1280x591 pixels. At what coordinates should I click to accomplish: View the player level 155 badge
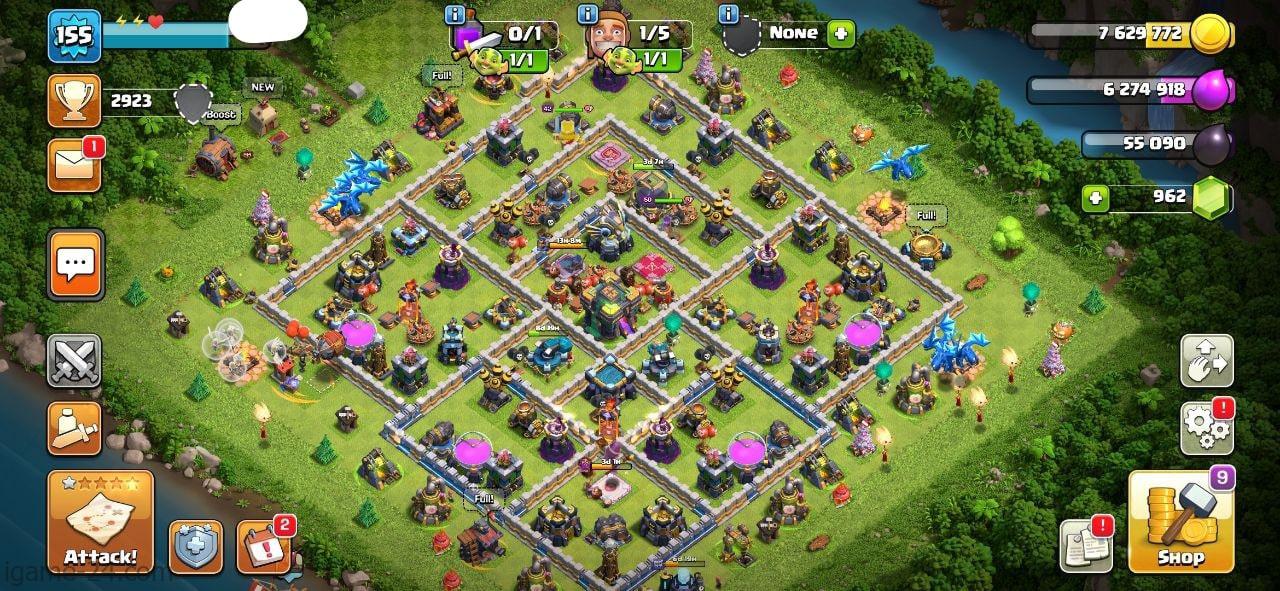[x=74, y=36]
